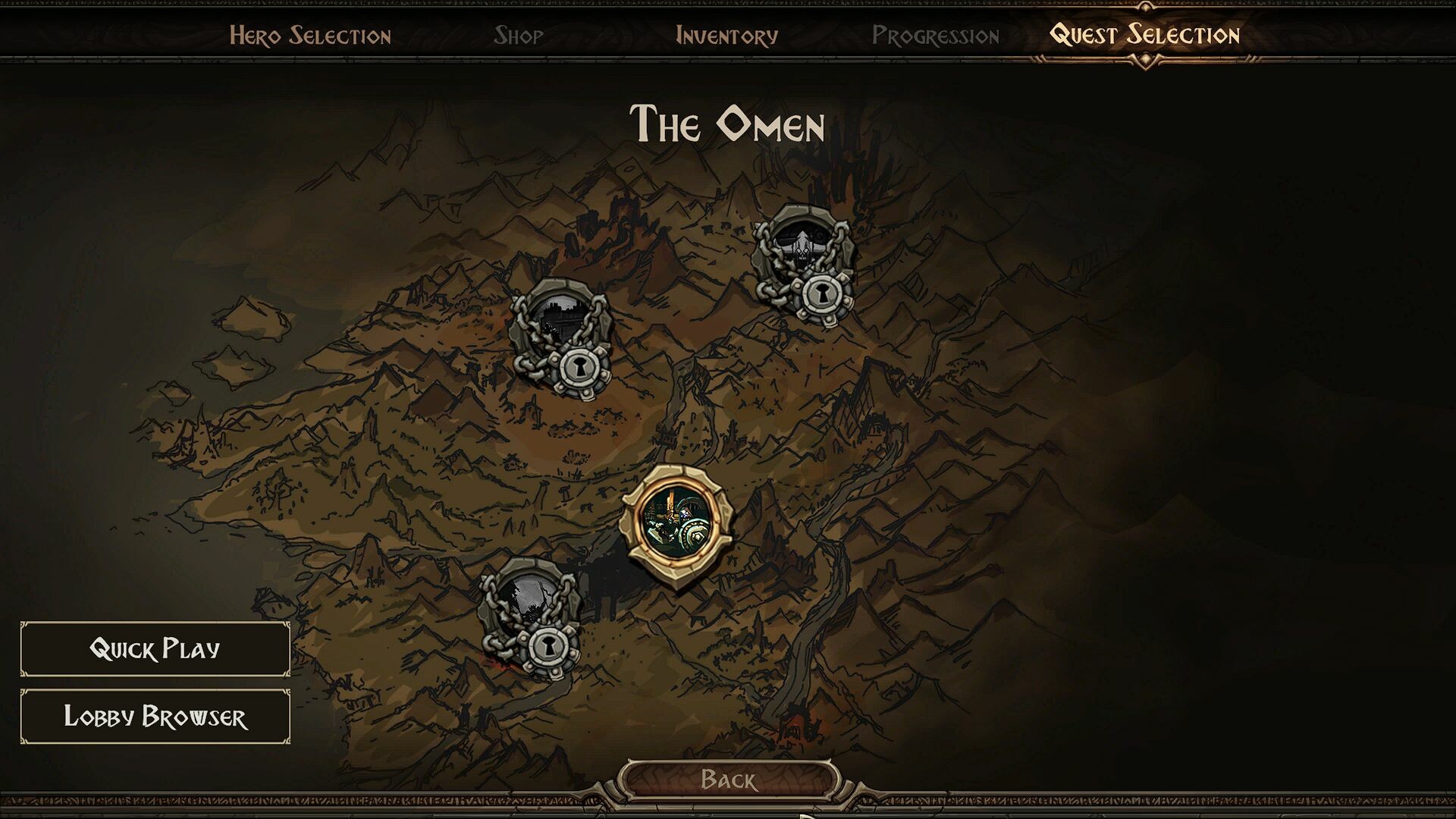Screen dimensions: 1456x819
Task: Open the Inventory screen
Action: 728,34
